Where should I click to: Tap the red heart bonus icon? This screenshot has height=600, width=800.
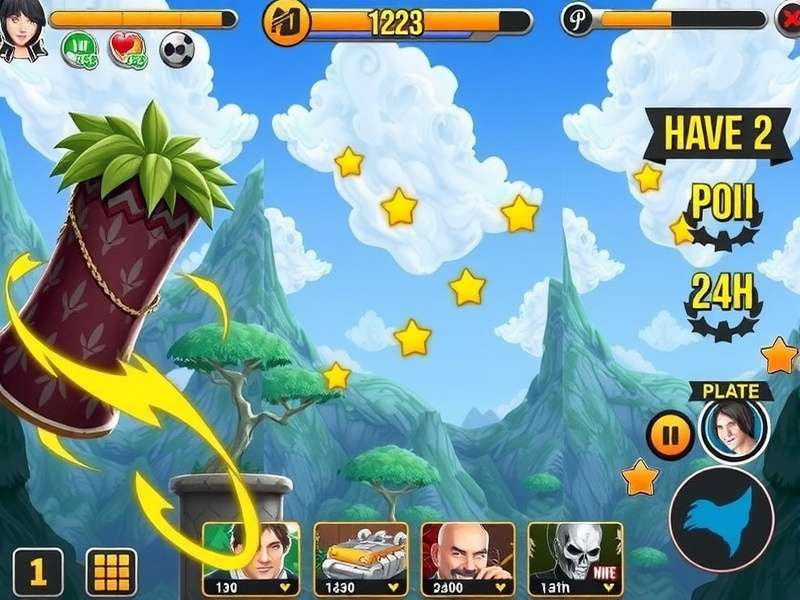[x=127, y=49]
